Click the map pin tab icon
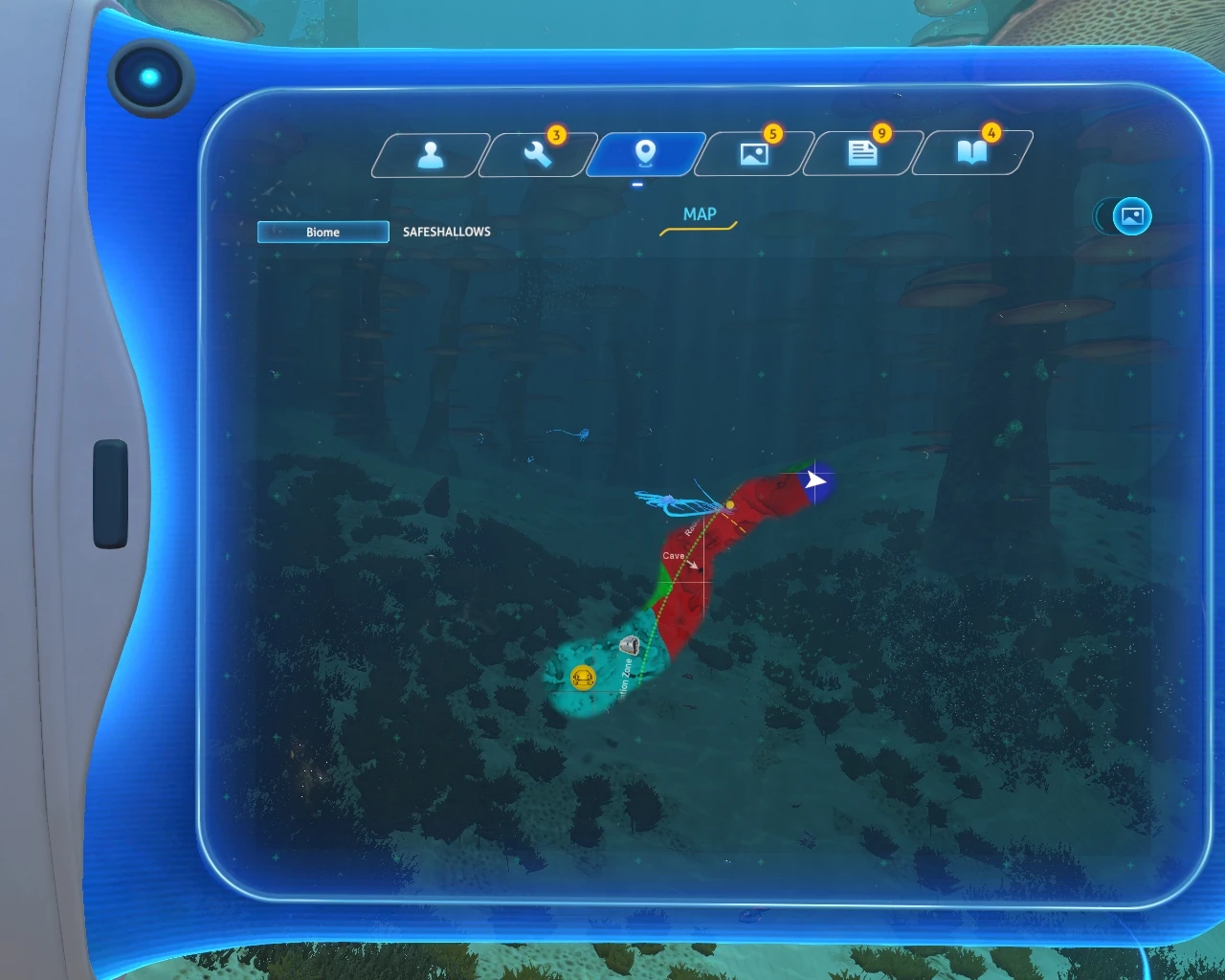This screenshot has height=980, width=1225. tap(646, 153)
